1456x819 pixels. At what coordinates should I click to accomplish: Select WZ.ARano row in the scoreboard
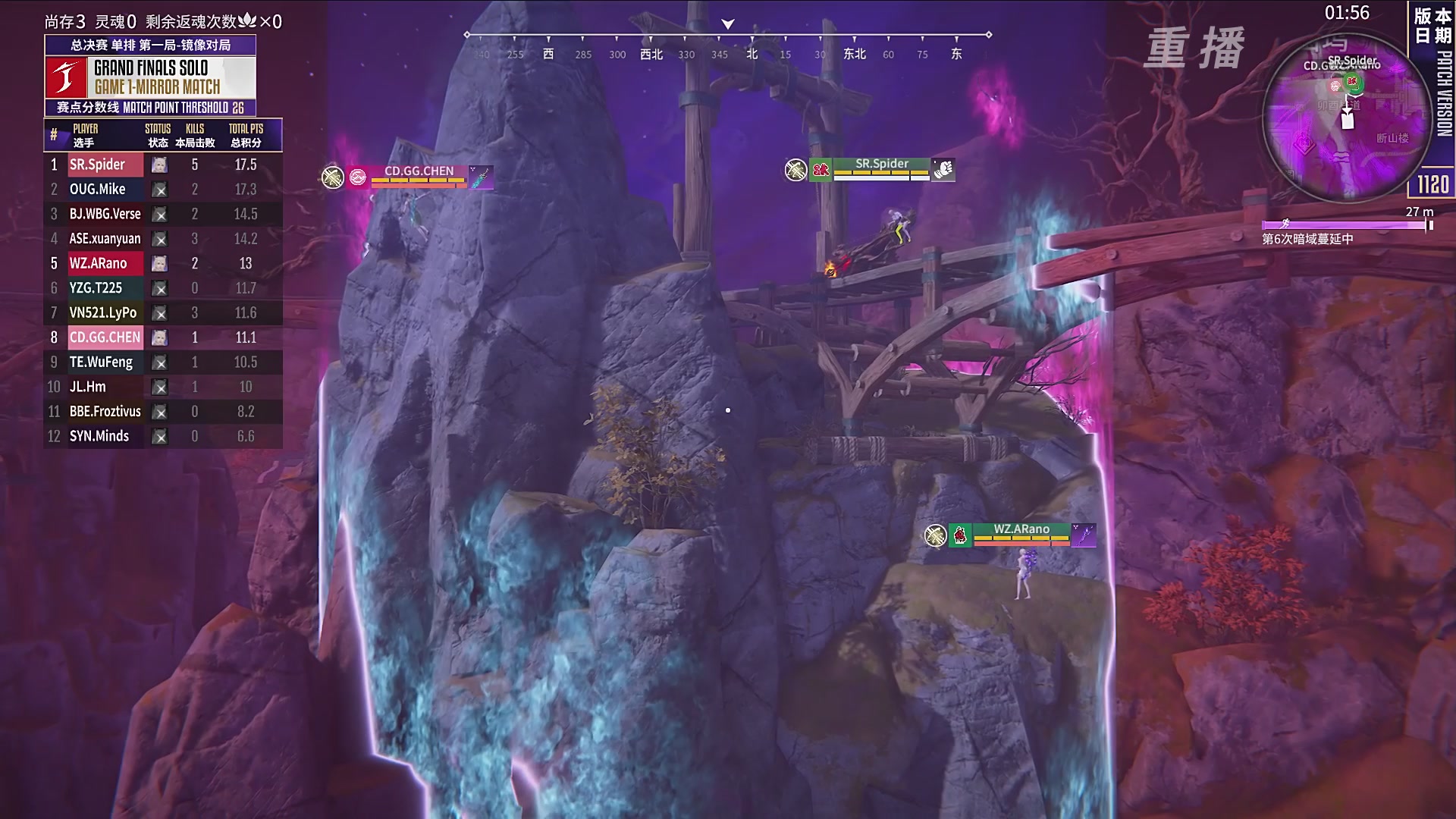163,263
